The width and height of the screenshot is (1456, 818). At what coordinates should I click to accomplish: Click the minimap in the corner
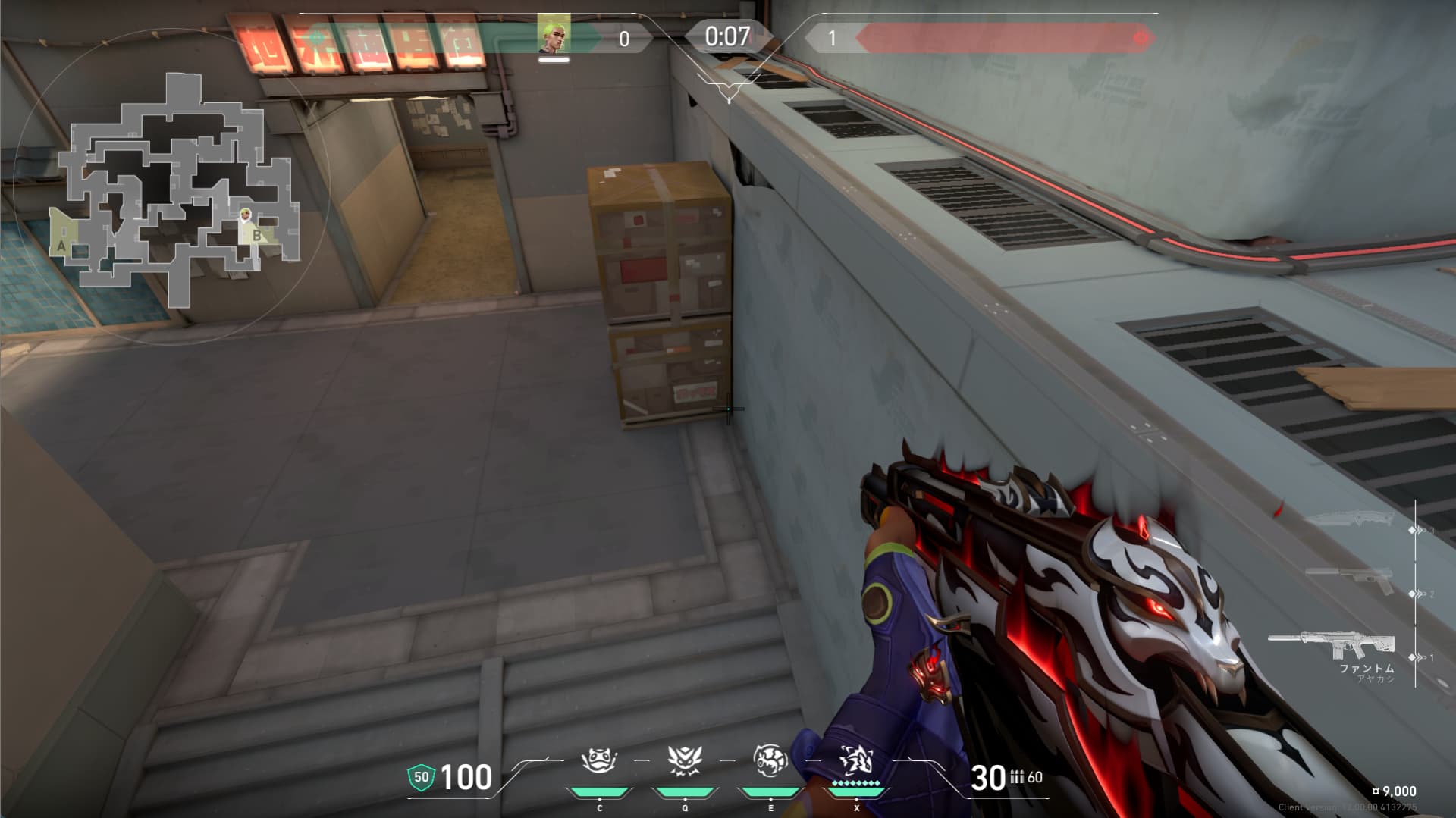coord(173,186)
